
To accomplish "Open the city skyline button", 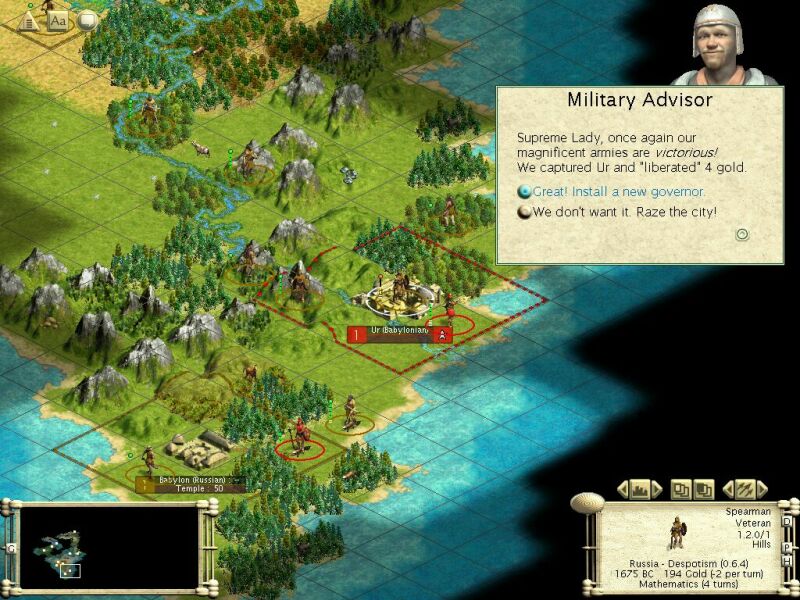I will [640, 489].
